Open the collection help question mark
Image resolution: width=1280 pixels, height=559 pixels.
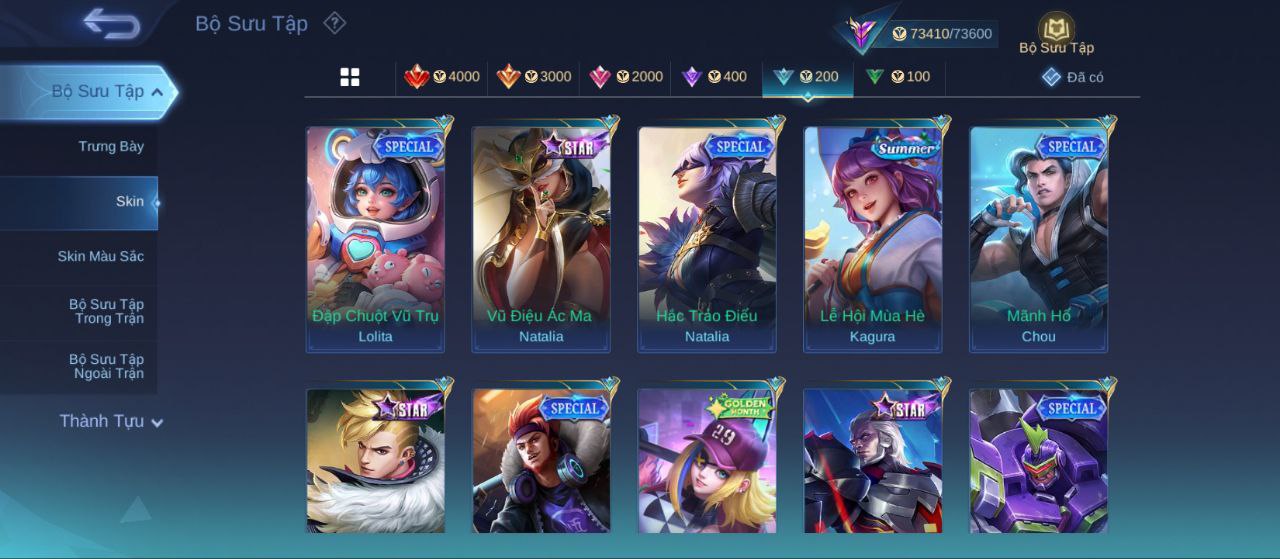tap(335, 23)
